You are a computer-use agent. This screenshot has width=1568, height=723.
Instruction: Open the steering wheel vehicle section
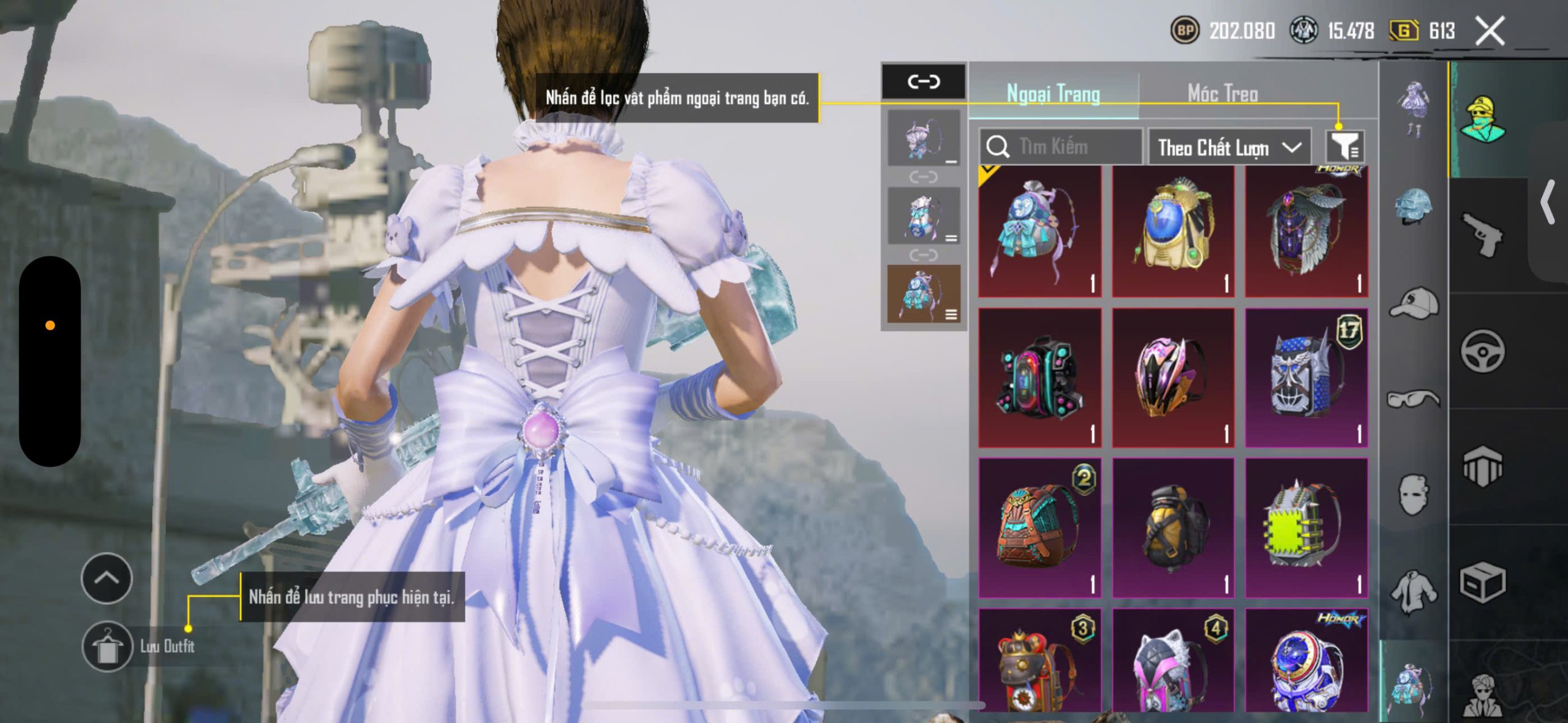[1482, 351]
